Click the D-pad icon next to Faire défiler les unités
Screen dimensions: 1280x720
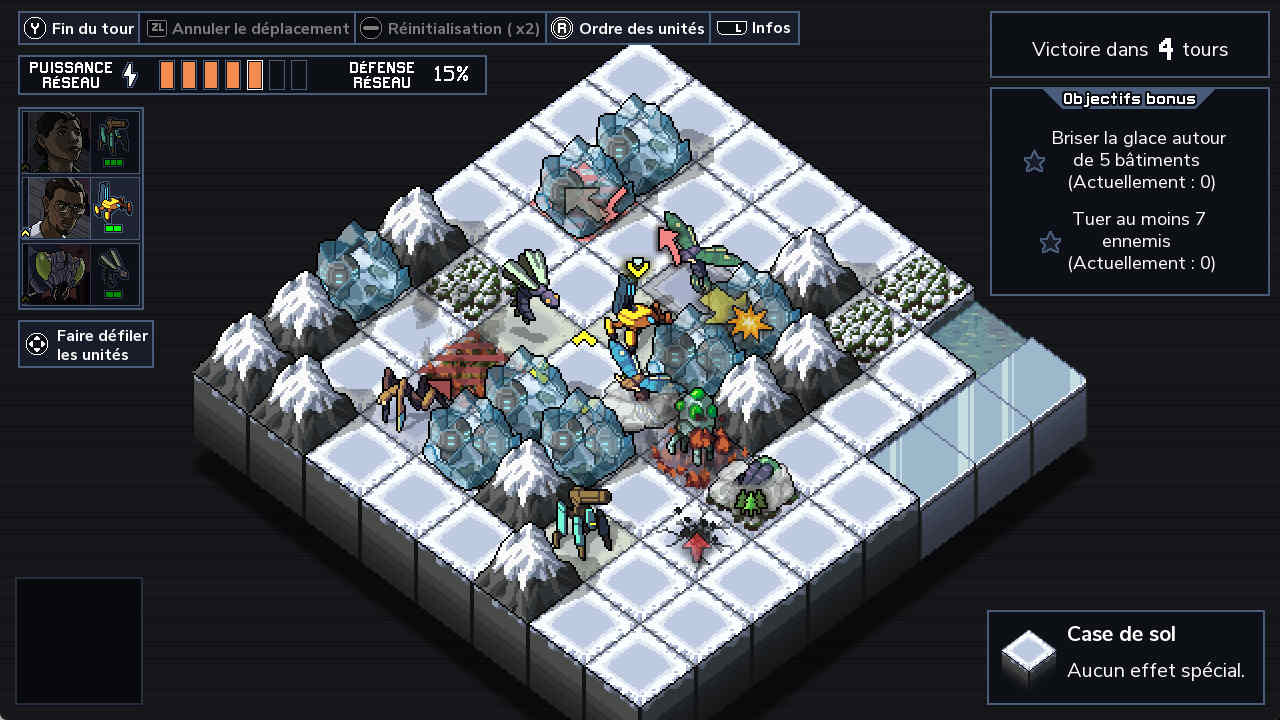(38, 344)
